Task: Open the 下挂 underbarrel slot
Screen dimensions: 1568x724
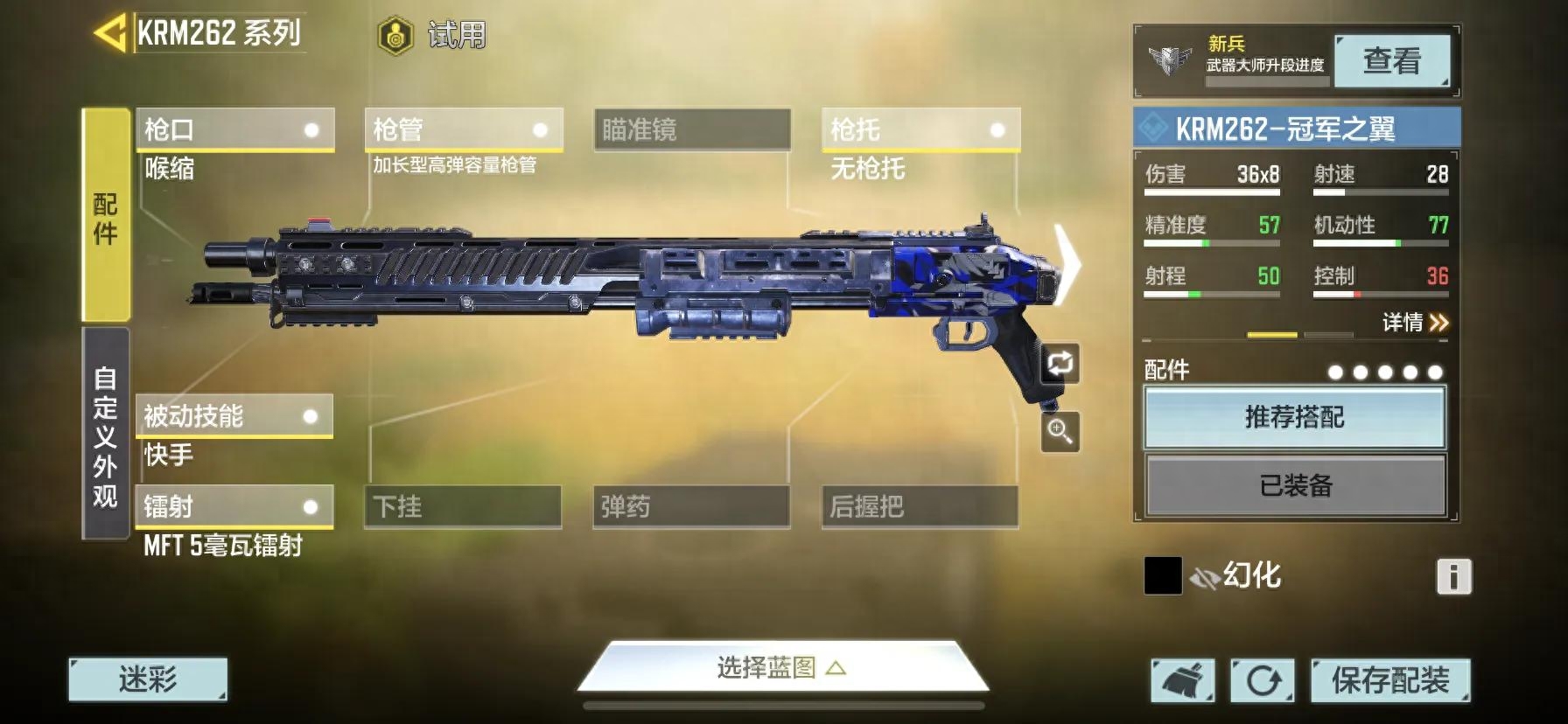Action: [462, 507]
